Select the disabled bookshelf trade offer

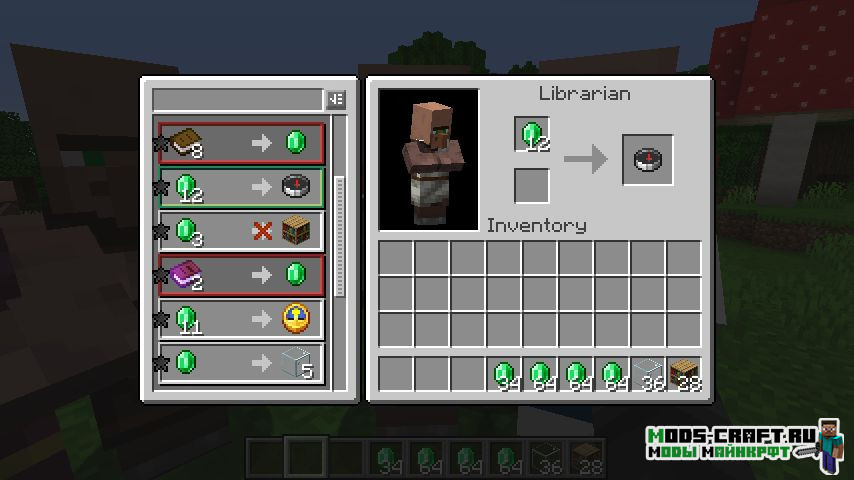pos(240,231)
